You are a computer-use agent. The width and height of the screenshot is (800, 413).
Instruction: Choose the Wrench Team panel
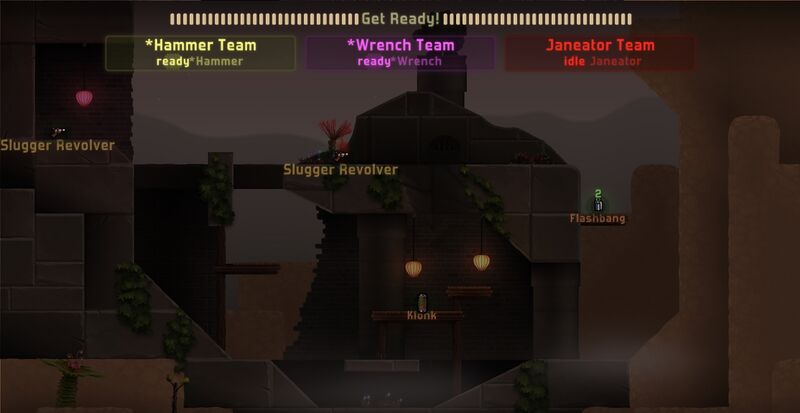coord(400,53)
